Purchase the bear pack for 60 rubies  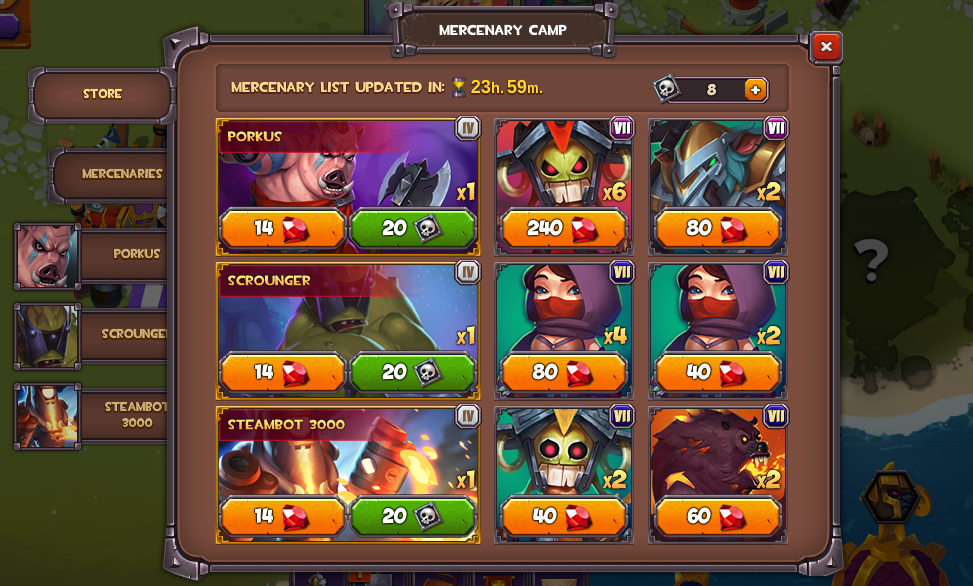(717, 516)
